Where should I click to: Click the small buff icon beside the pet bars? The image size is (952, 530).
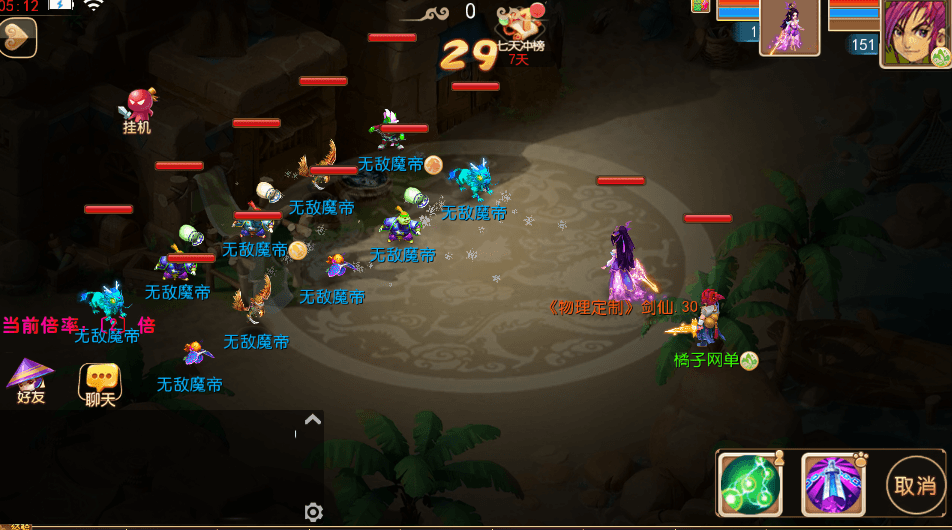pyautogui.click(x=700, y=6)
